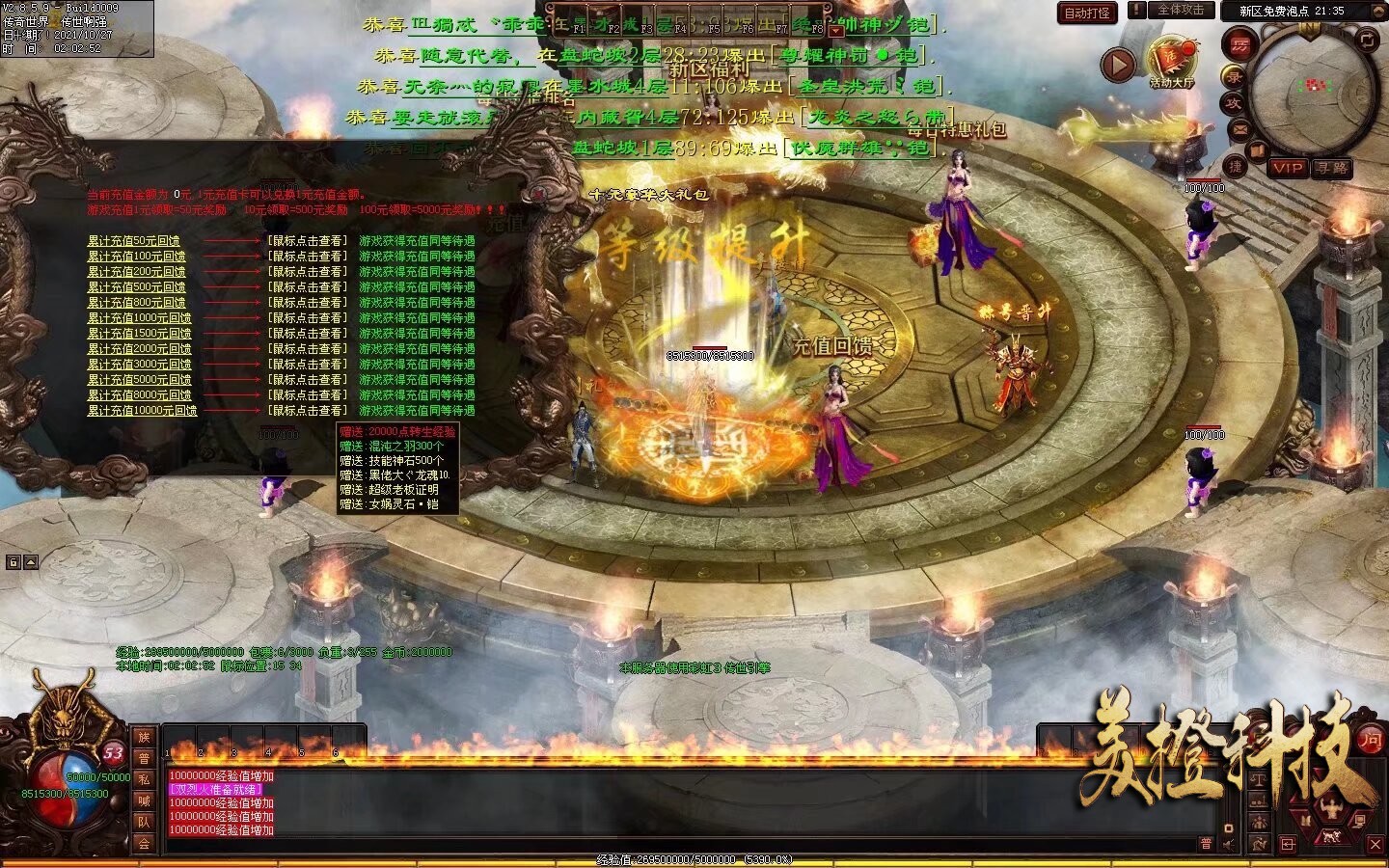This screenshot has width=1389, height=868.
Task: Click the 攻 round button
Action: [1234, 103]
